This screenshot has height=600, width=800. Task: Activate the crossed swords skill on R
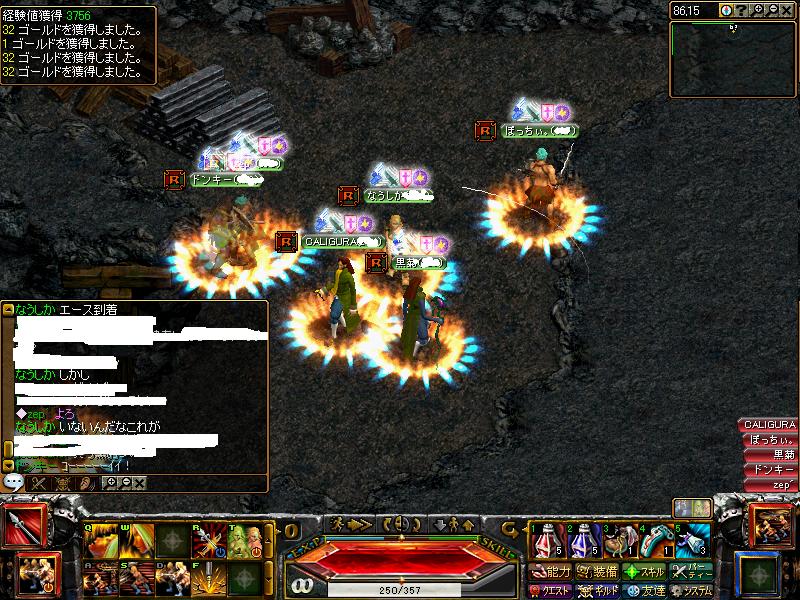point(208,542)
